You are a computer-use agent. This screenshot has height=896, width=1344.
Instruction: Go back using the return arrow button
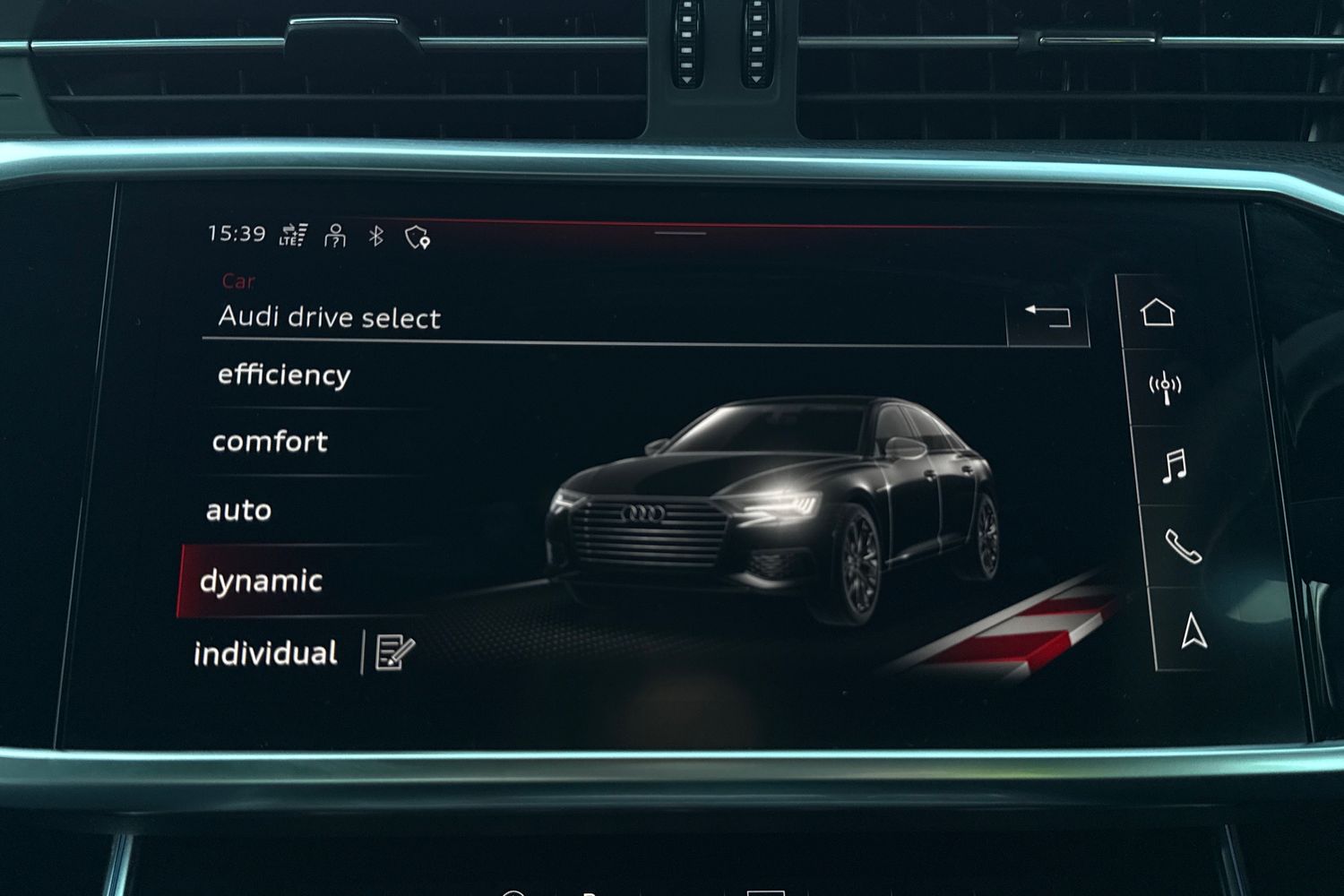1047,315
